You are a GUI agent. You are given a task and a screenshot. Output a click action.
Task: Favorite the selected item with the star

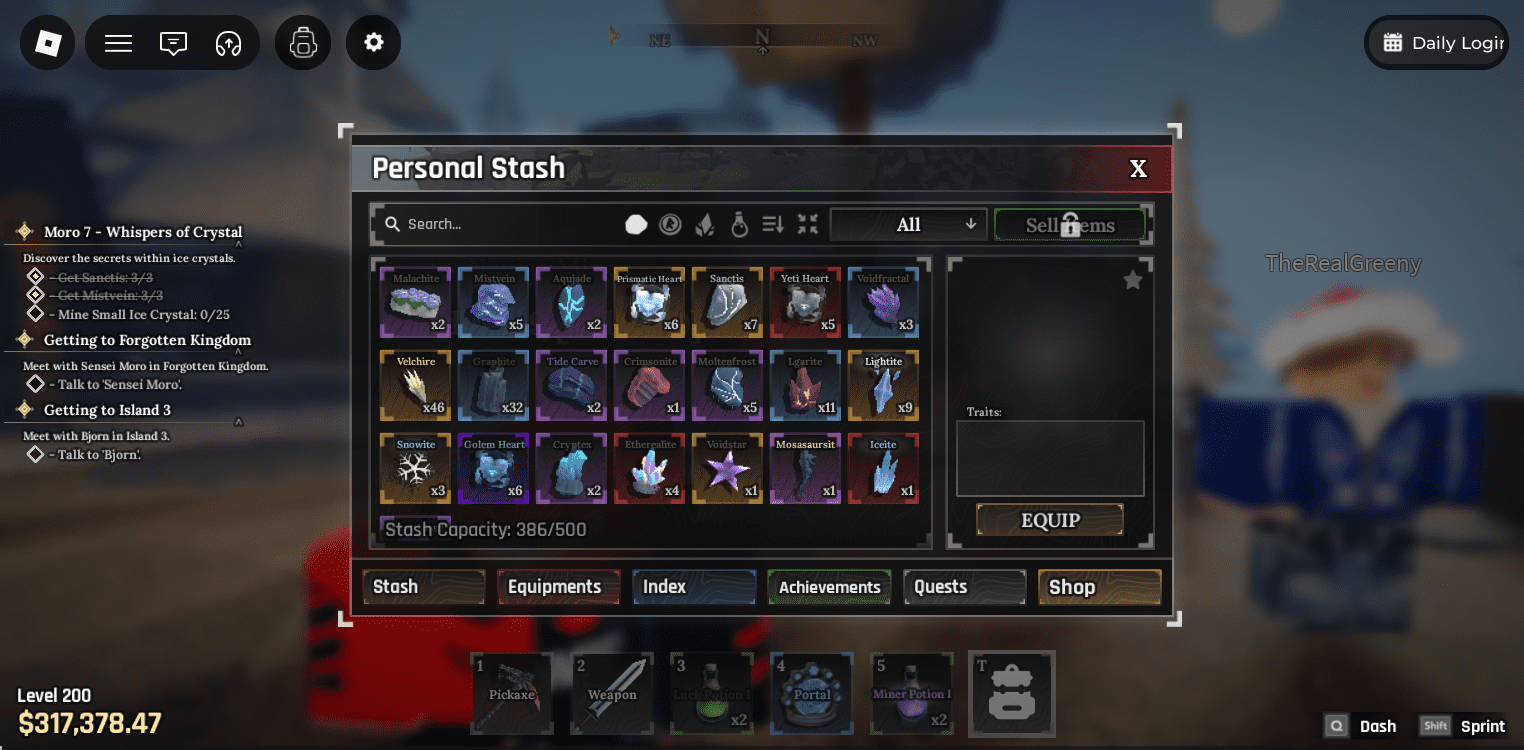click(1132, 280)
